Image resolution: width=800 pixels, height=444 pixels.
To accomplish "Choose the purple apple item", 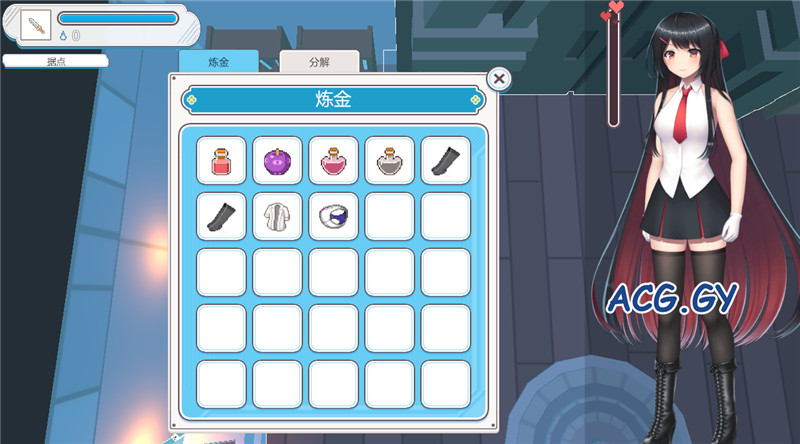I will pos(277,160).
